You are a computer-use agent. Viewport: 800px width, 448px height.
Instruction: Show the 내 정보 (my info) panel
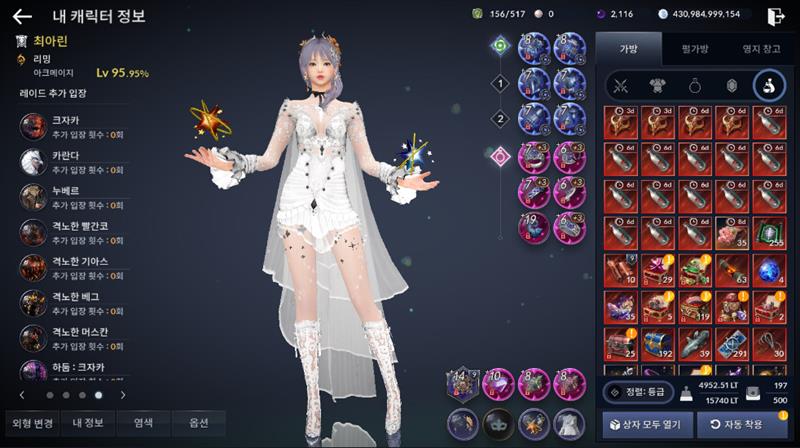(87, 423)
